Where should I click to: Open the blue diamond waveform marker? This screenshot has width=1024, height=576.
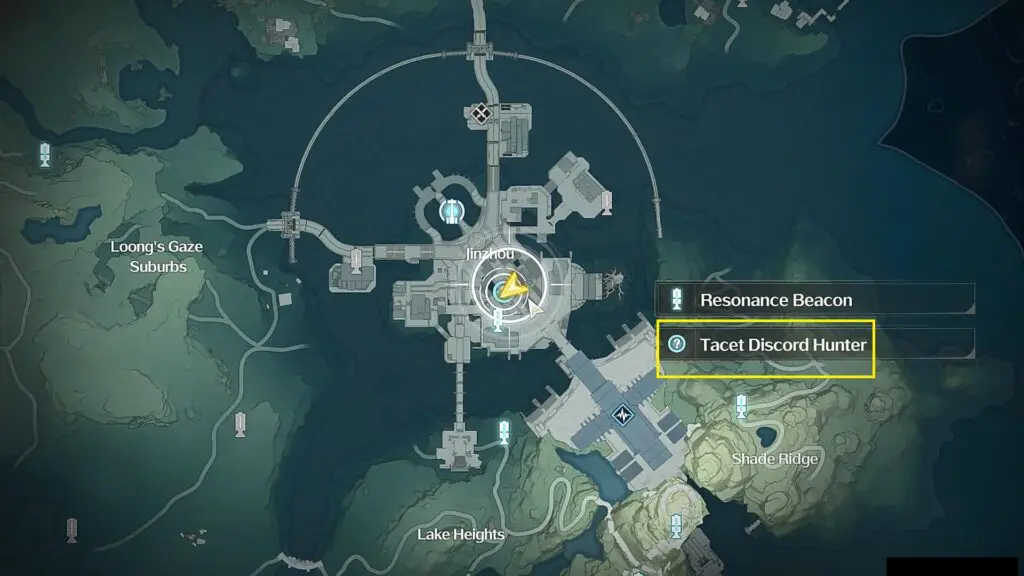click(x=626, y=412)
